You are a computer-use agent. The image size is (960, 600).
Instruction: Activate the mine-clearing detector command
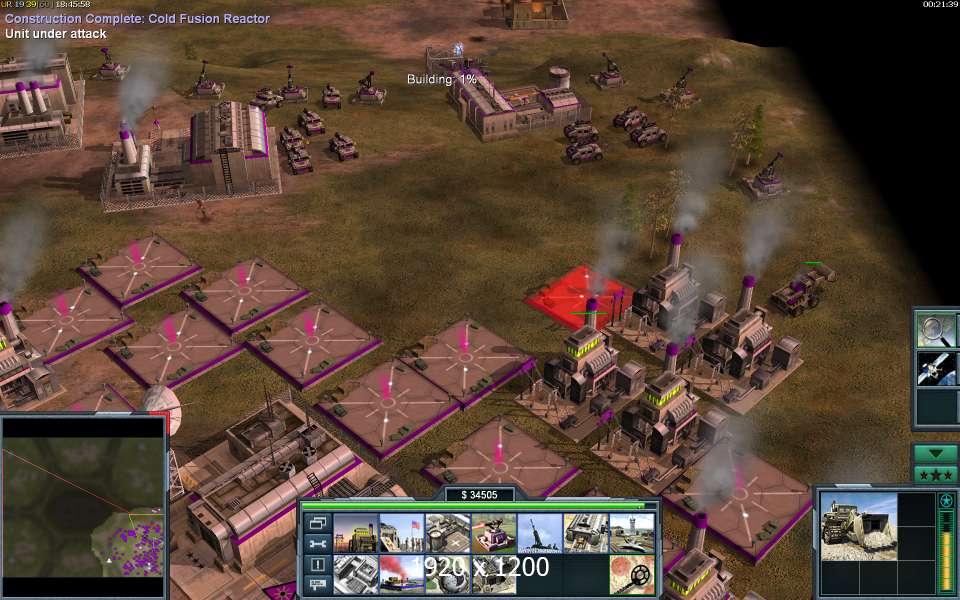tap(631, 574)
